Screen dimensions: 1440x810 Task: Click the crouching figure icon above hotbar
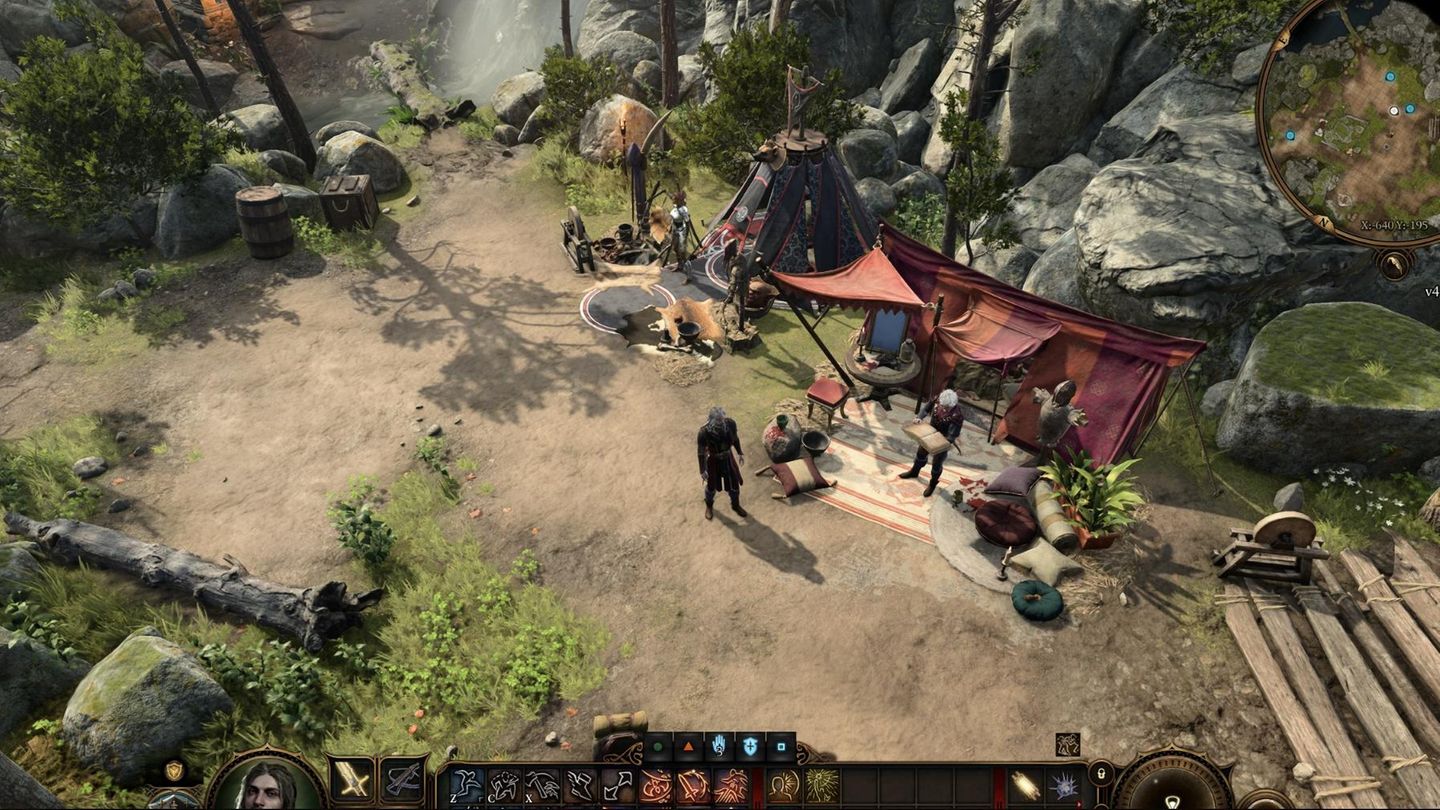coord(1067,744)
